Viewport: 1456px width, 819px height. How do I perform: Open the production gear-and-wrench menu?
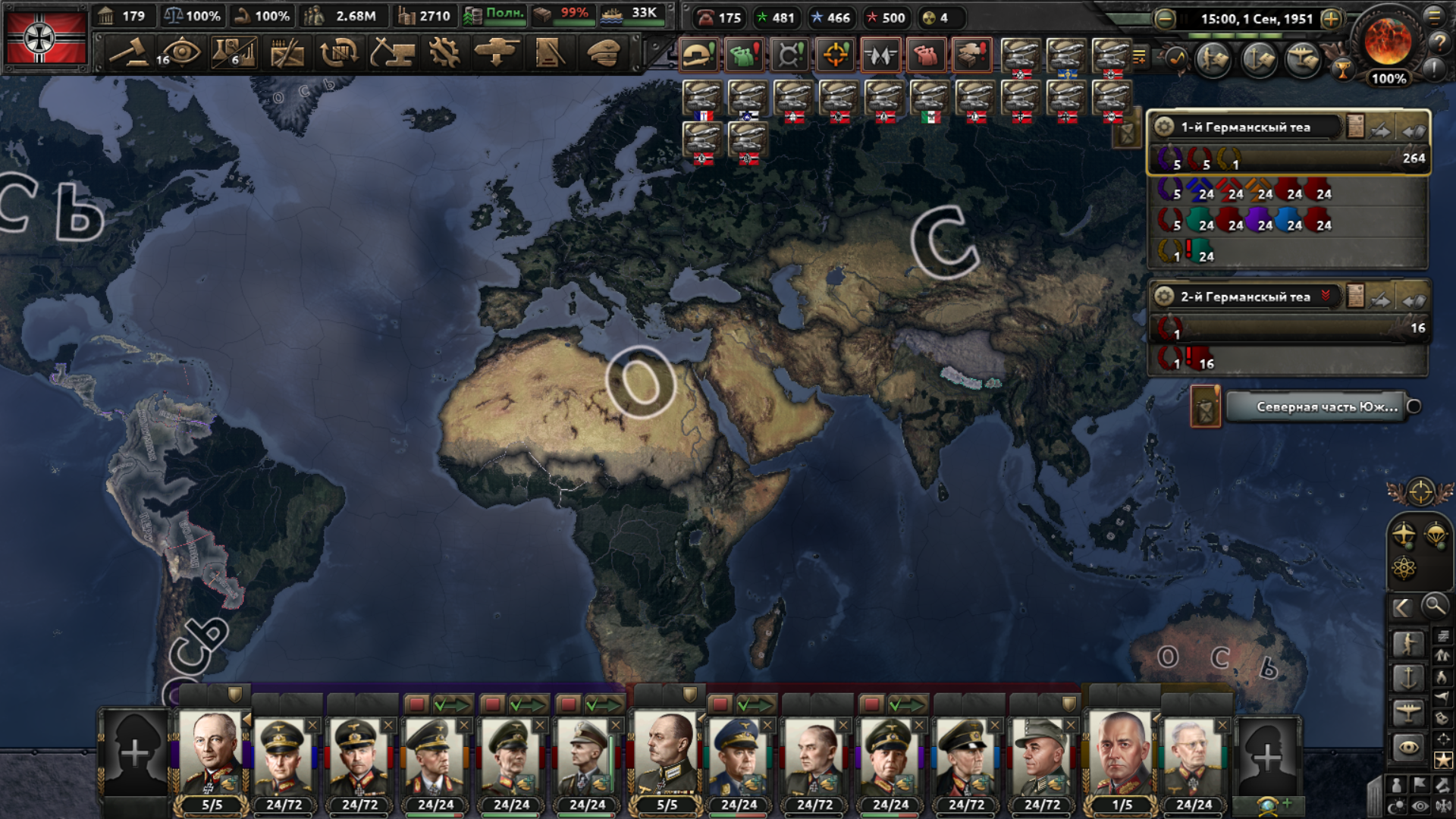[444, 53]
